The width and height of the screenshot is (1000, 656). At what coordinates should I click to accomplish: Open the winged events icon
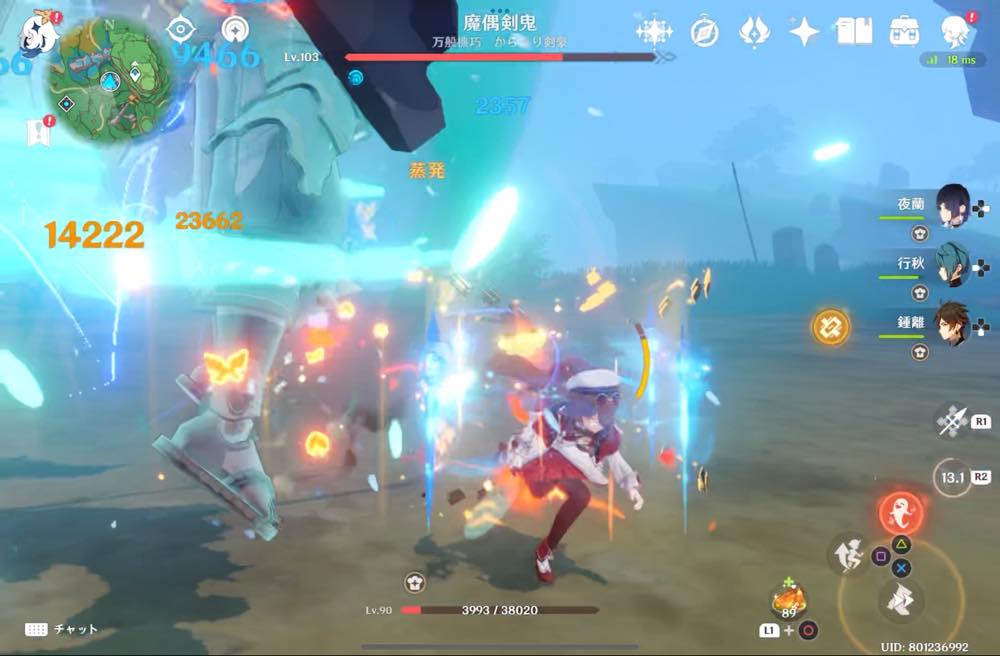coord(753,32)
